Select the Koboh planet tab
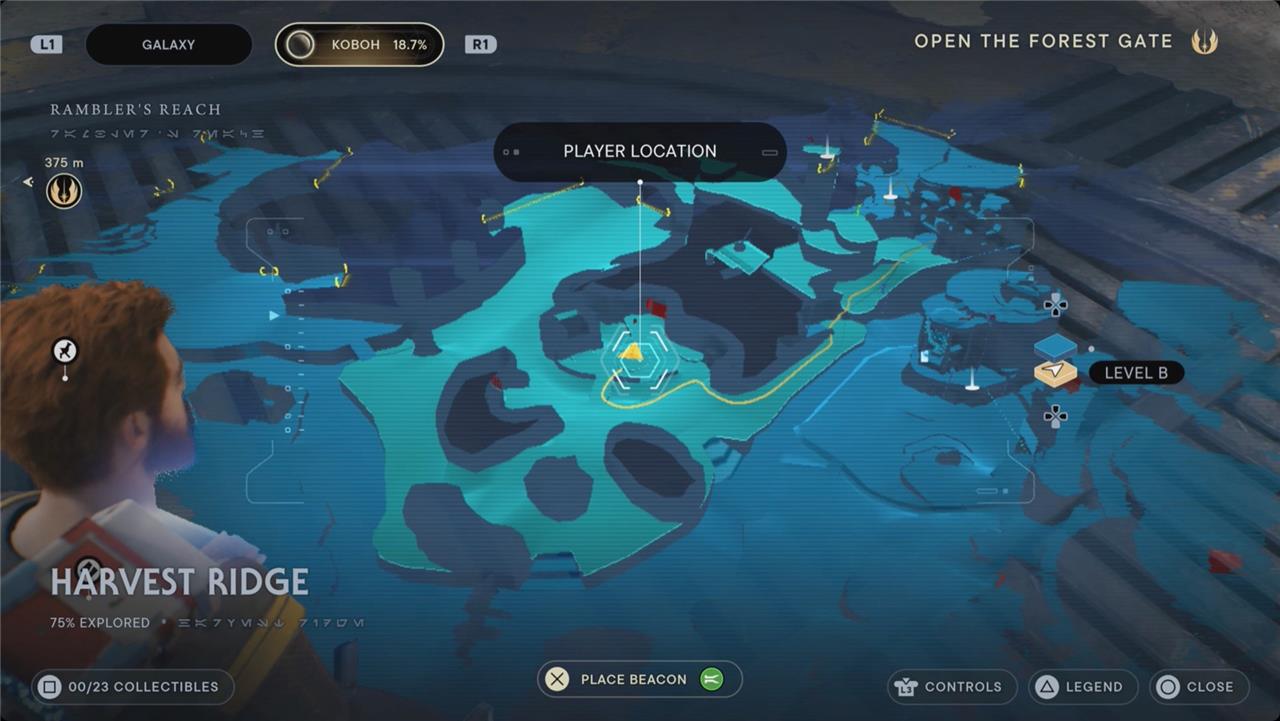The width and height of the screenshot is (1280, 721). tap(360, 45)
